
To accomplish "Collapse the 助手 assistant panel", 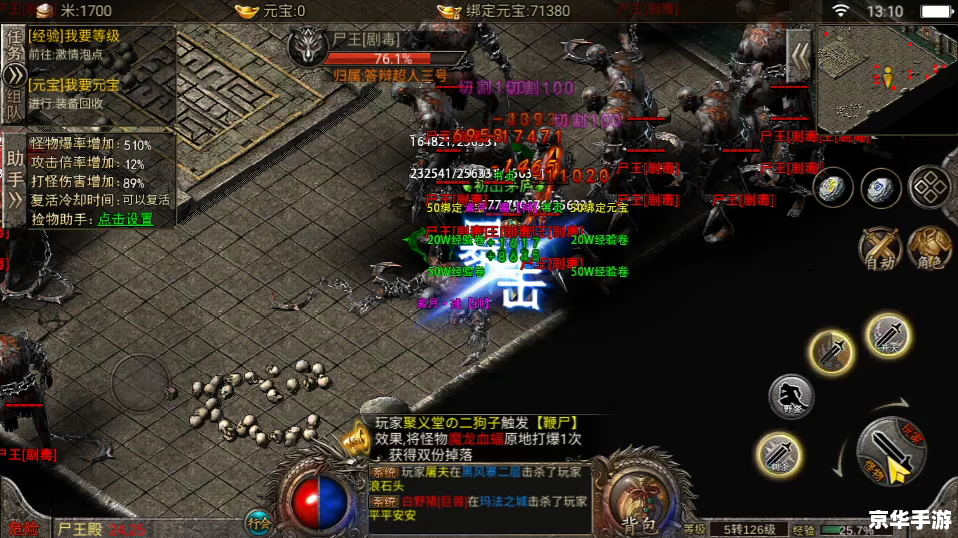I will point(14,198).
